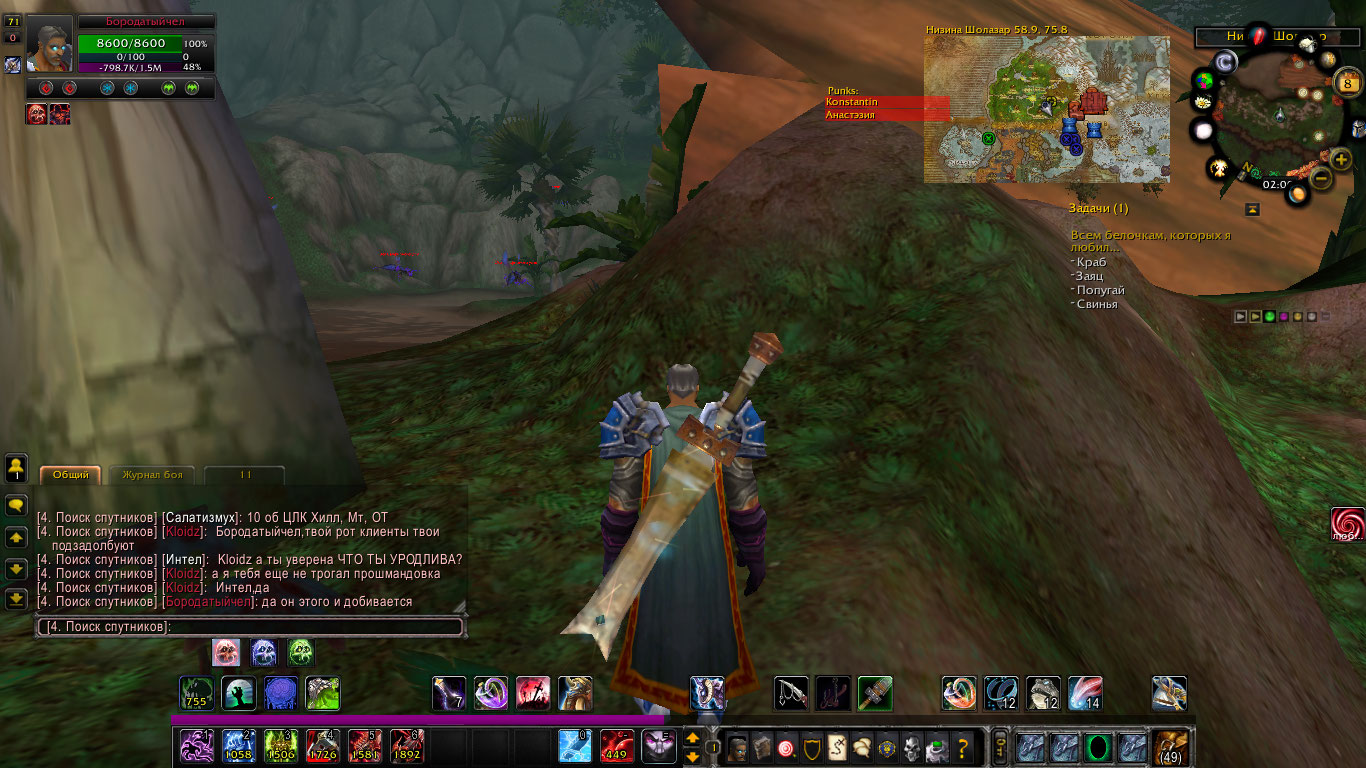Click the quest title Всем белочкам
The image size is (1366, 768).
1150,240
